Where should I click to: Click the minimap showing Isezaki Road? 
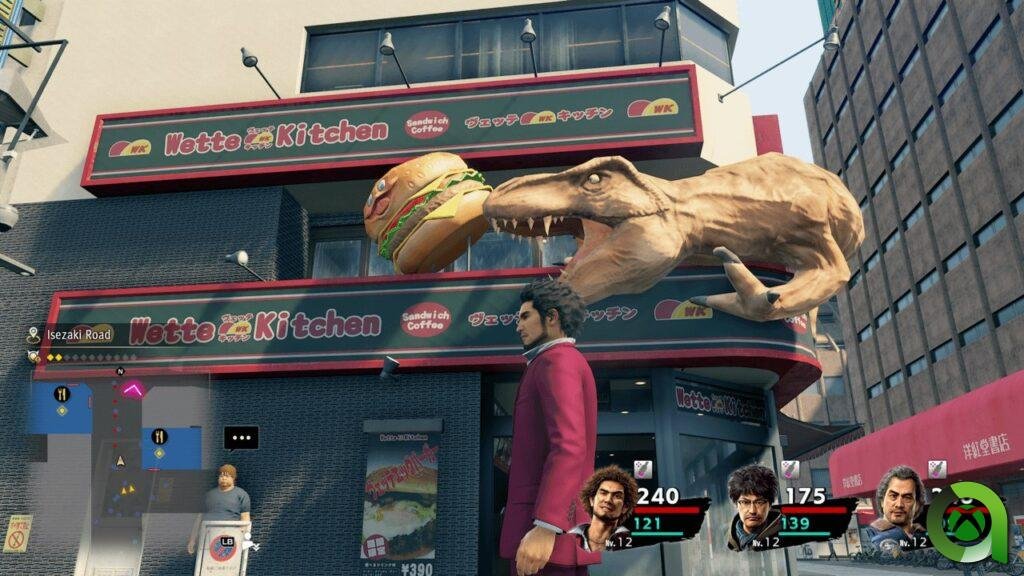pos(115,440)
